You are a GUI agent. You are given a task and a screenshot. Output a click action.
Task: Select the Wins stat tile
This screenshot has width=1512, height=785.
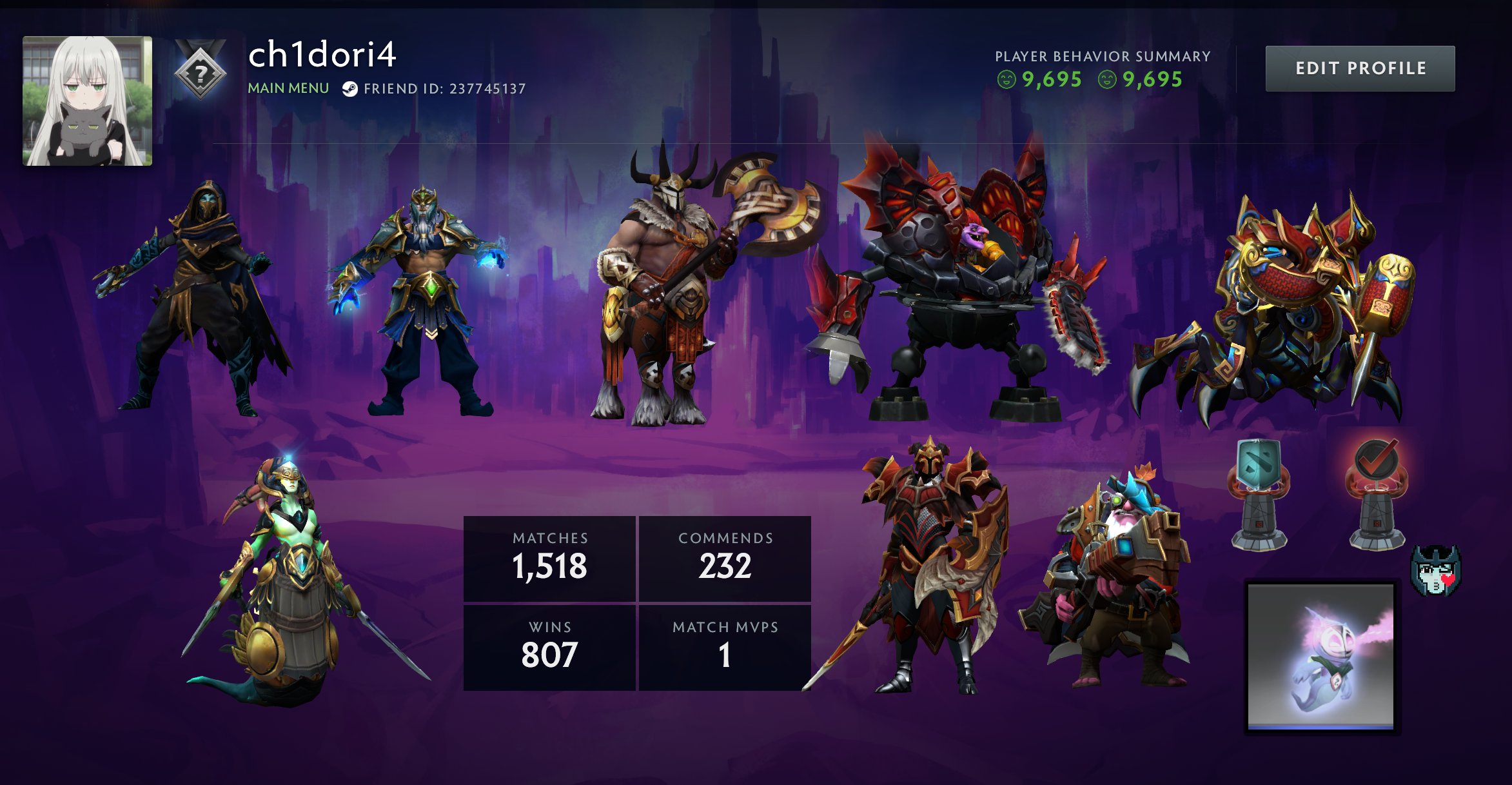pos(549,647)
